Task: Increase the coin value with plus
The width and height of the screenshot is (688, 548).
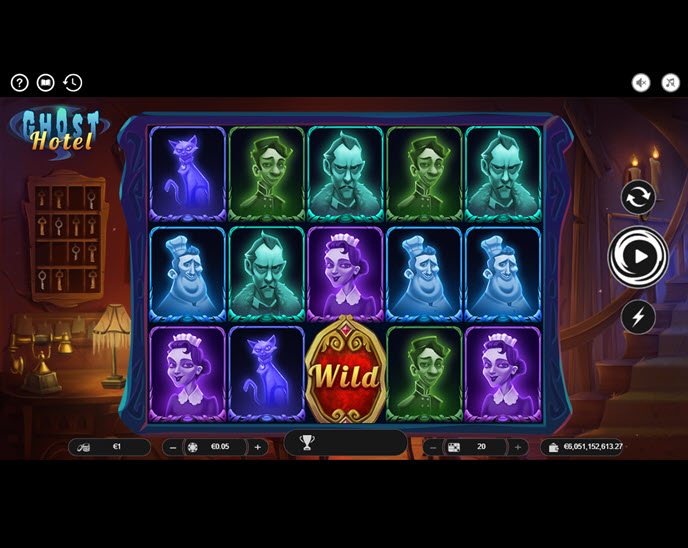Action: pos(257,447)
